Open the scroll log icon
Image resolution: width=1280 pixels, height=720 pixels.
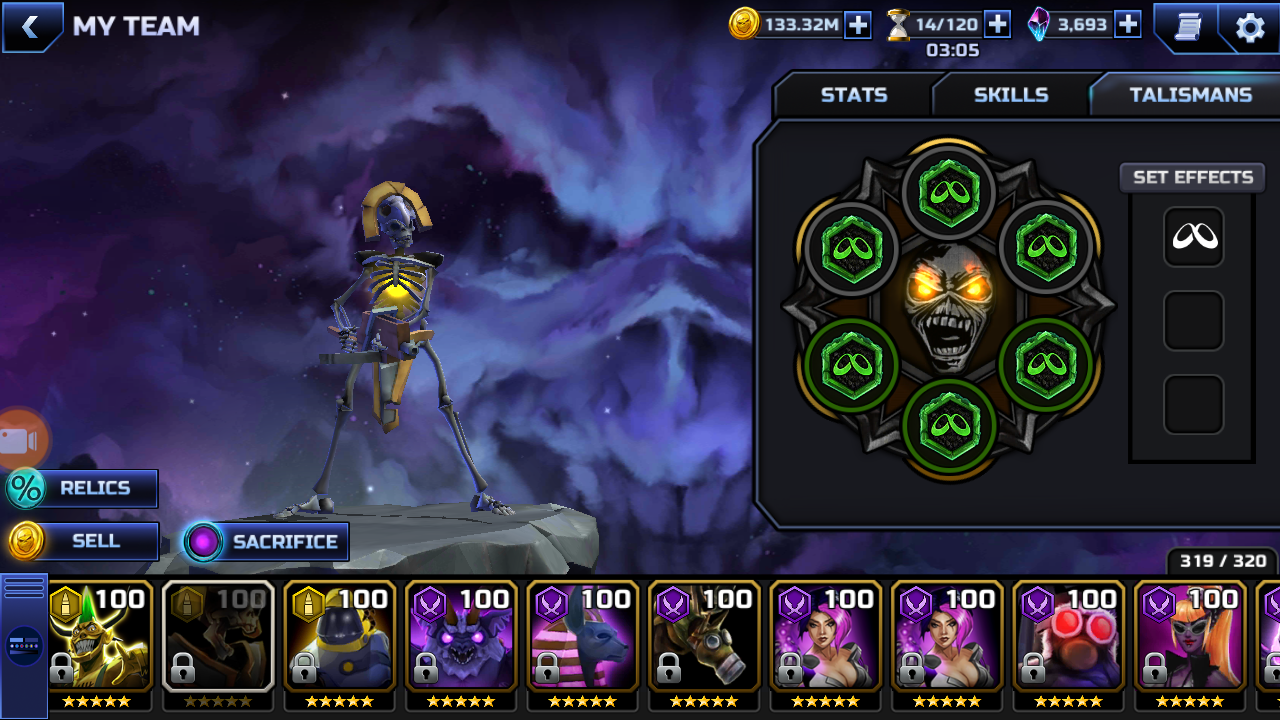point(1187,27)
